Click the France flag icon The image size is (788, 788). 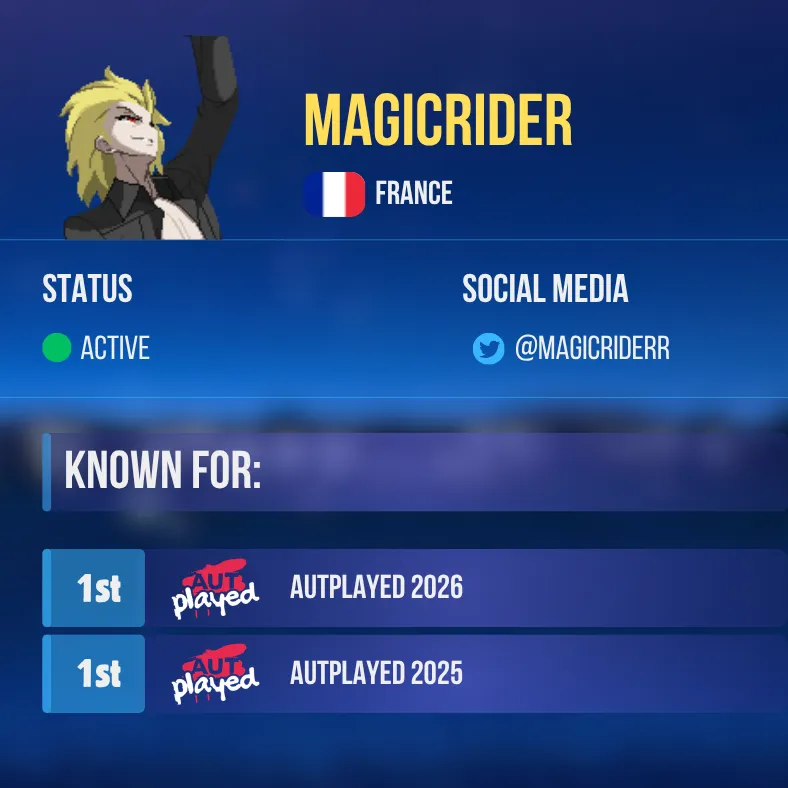pyautogui.click(x=334, y=194)
